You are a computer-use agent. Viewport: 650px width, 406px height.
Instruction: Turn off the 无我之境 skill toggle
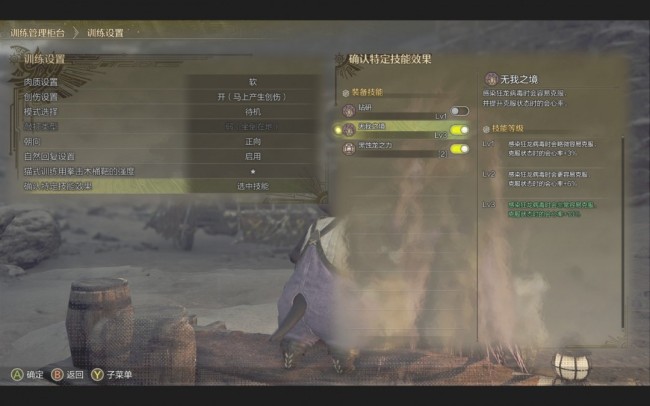[x=459, y=130]
